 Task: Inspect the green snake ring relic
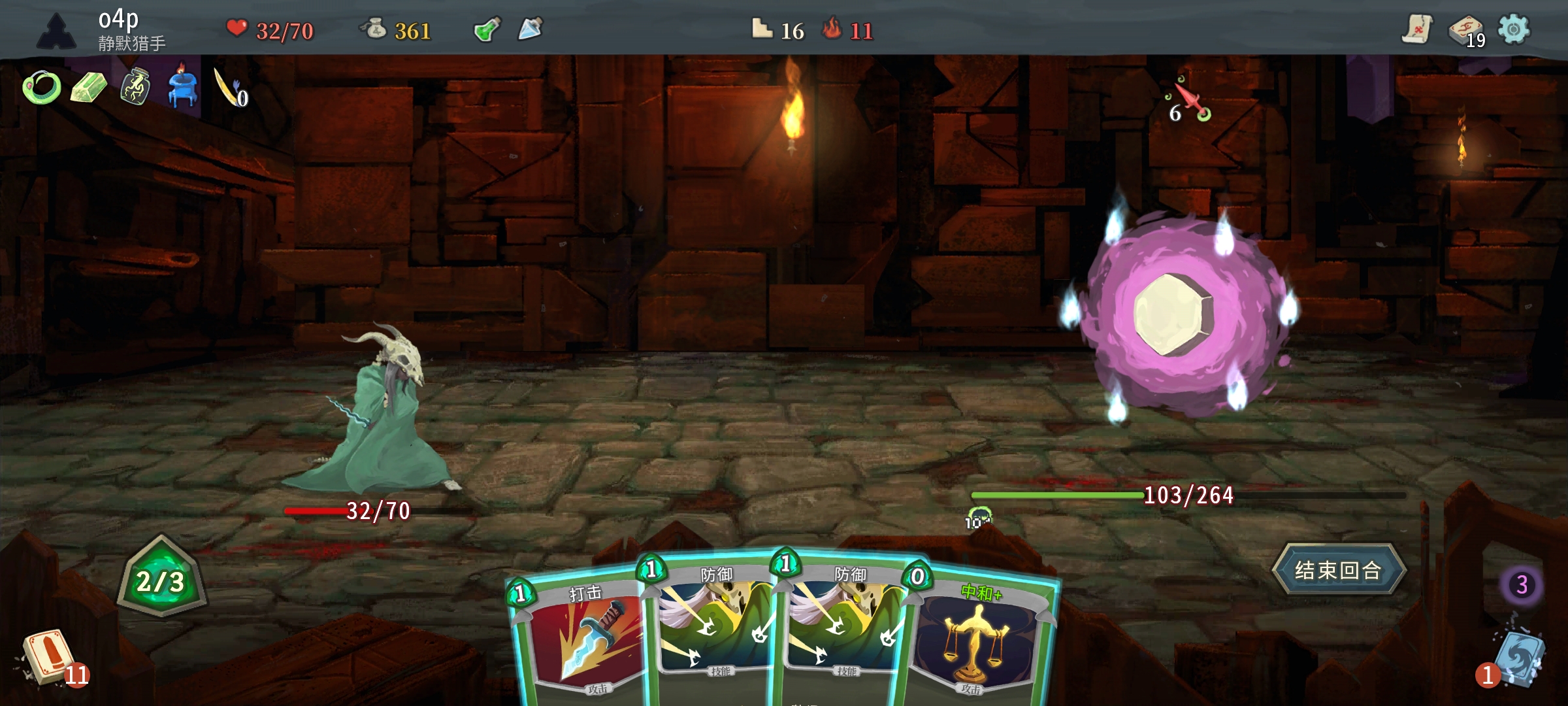click(42, 87)
